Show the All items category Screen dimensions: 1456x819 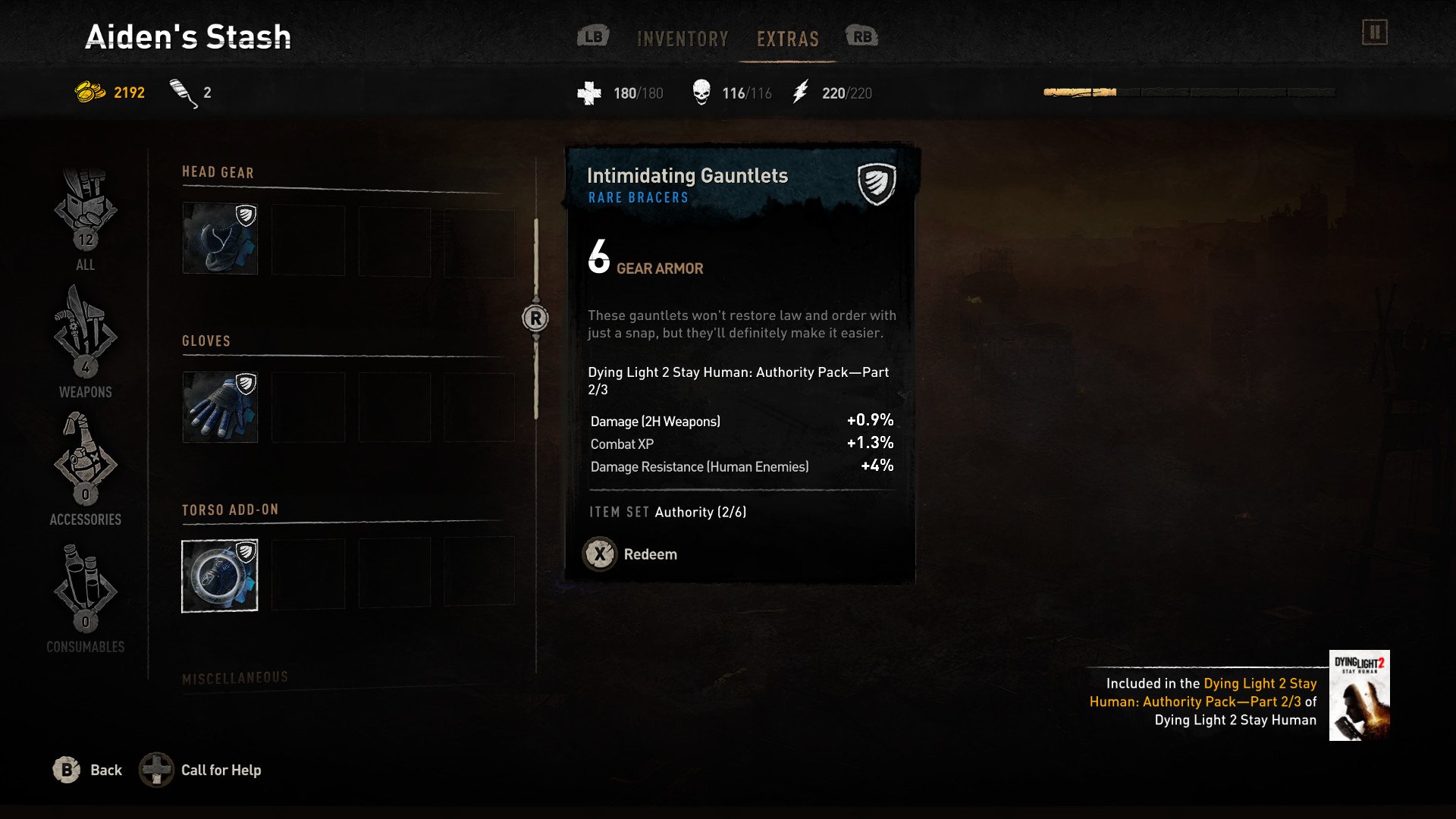[x=86, y=220]
